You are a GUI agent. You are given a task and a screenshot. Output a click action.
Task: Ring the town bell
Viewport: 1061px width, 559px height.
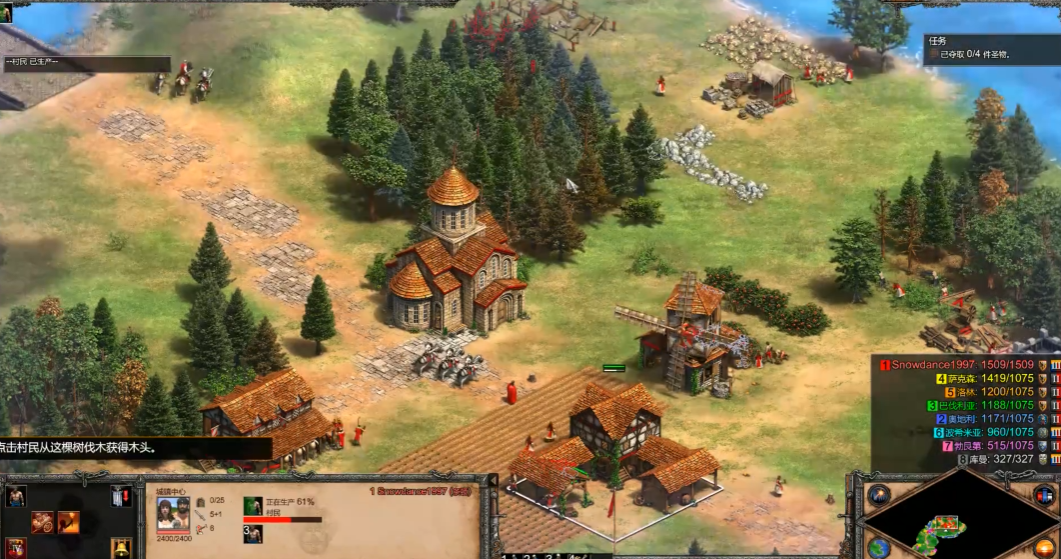point(120,547)
